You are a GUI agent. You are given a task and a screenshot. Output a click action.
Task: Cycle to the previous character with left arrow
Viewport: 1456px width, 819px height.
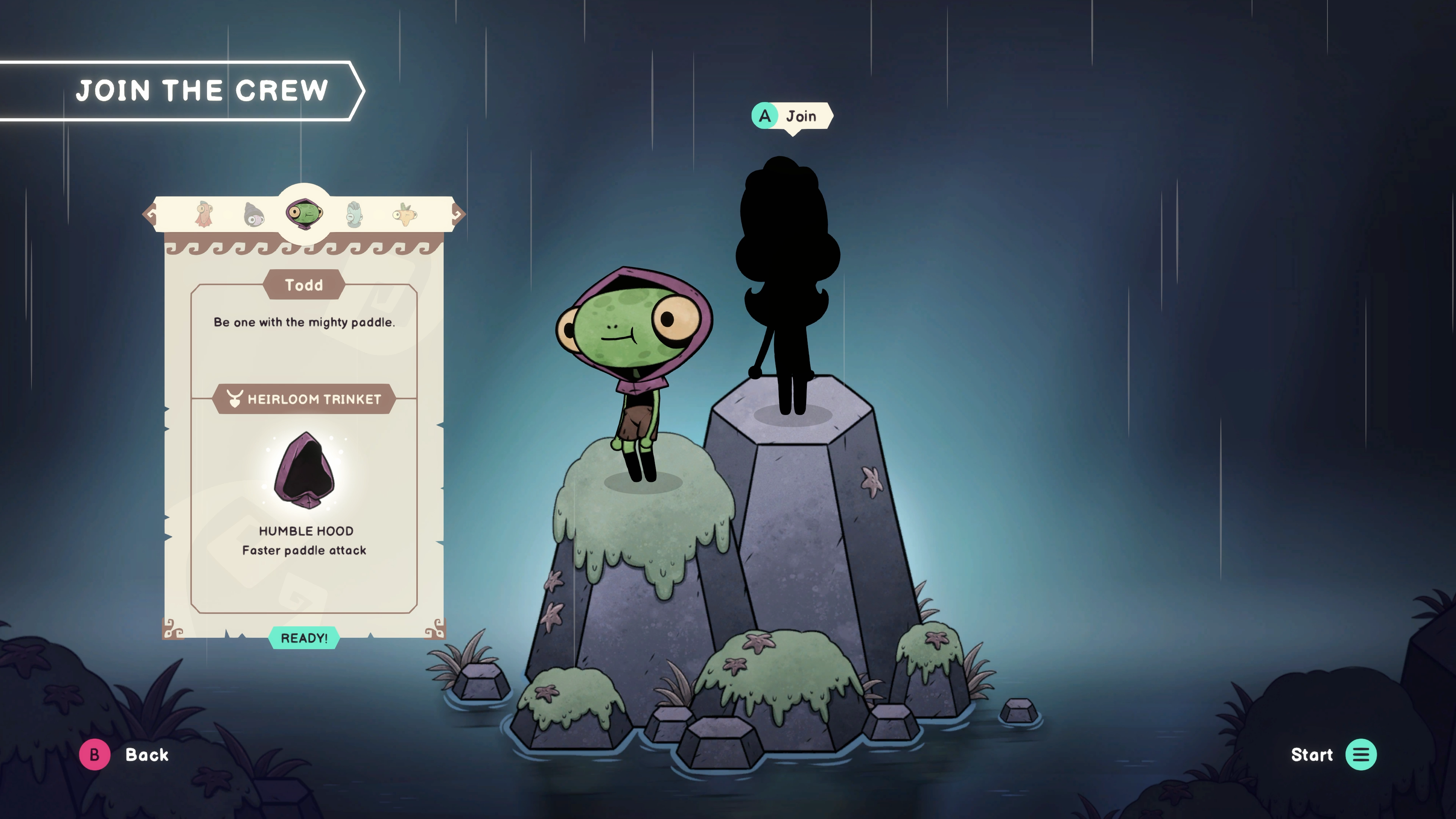tap(150, 213)
